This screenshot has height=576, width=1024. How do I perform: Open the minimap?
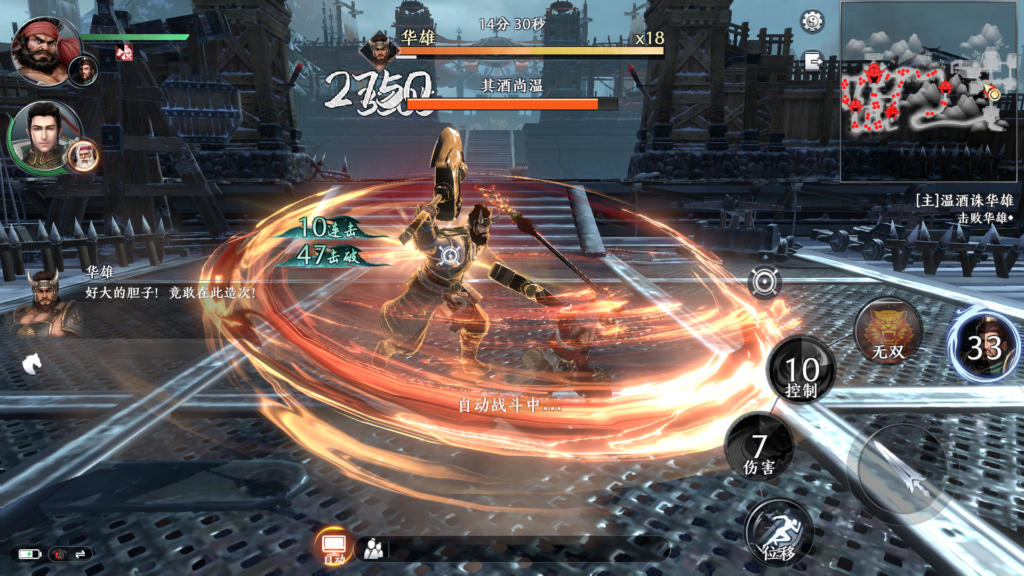click(x=922, y=91)
